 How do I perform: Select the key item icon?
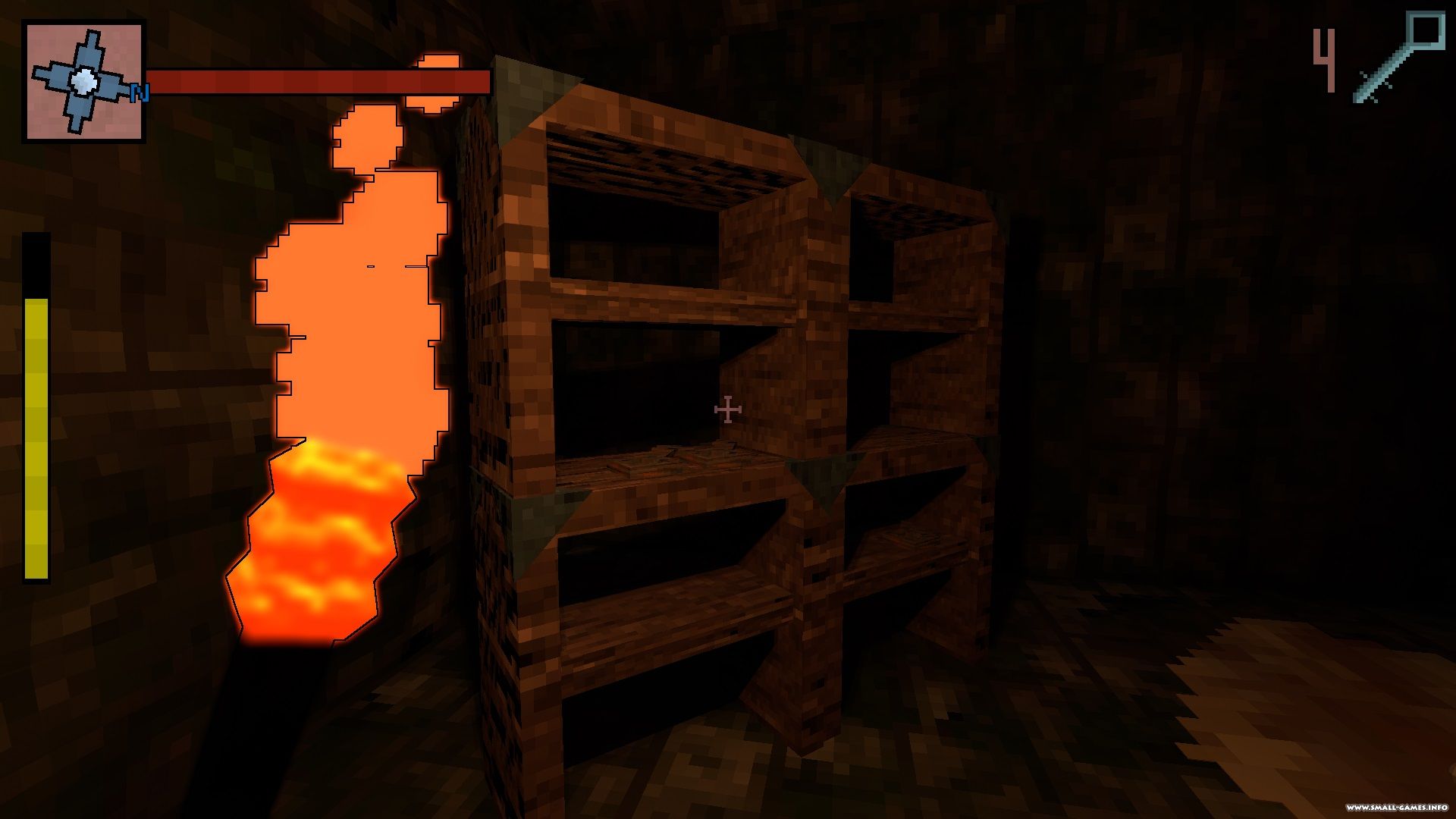pyautogui.click(x=1399, y=58)
